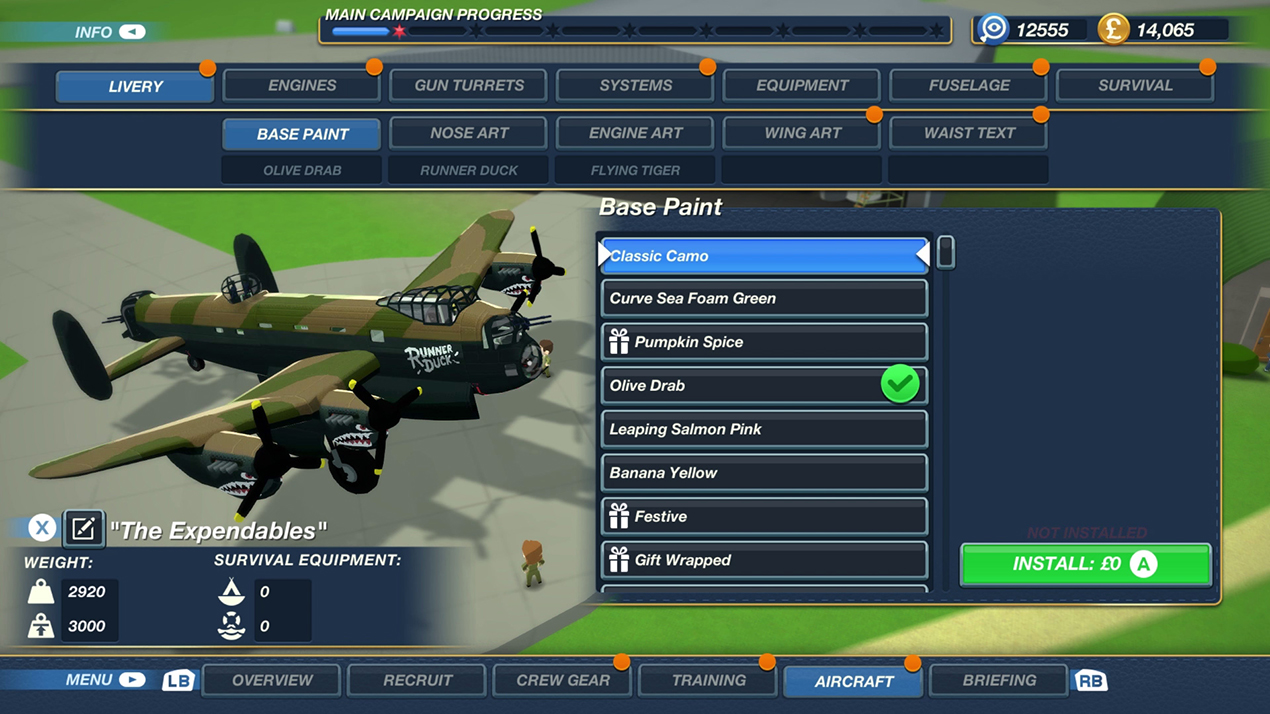Image resolution: width=1270 pixels, height=714 pixels.
Task: Choose the Festive paint option
Action: pyautogui.click(x=764, y=517)
